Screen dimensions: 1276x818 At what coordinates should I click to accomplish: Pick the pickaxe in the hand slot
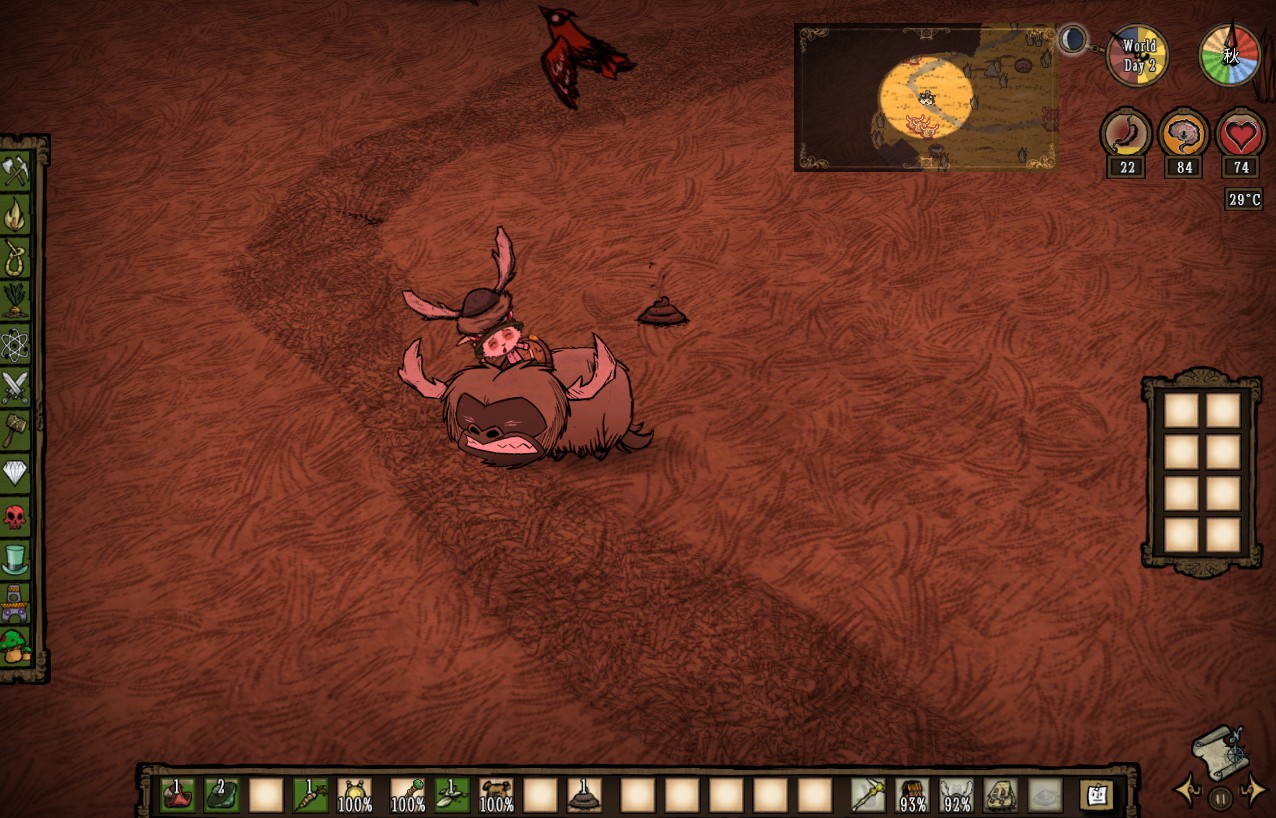867,796
